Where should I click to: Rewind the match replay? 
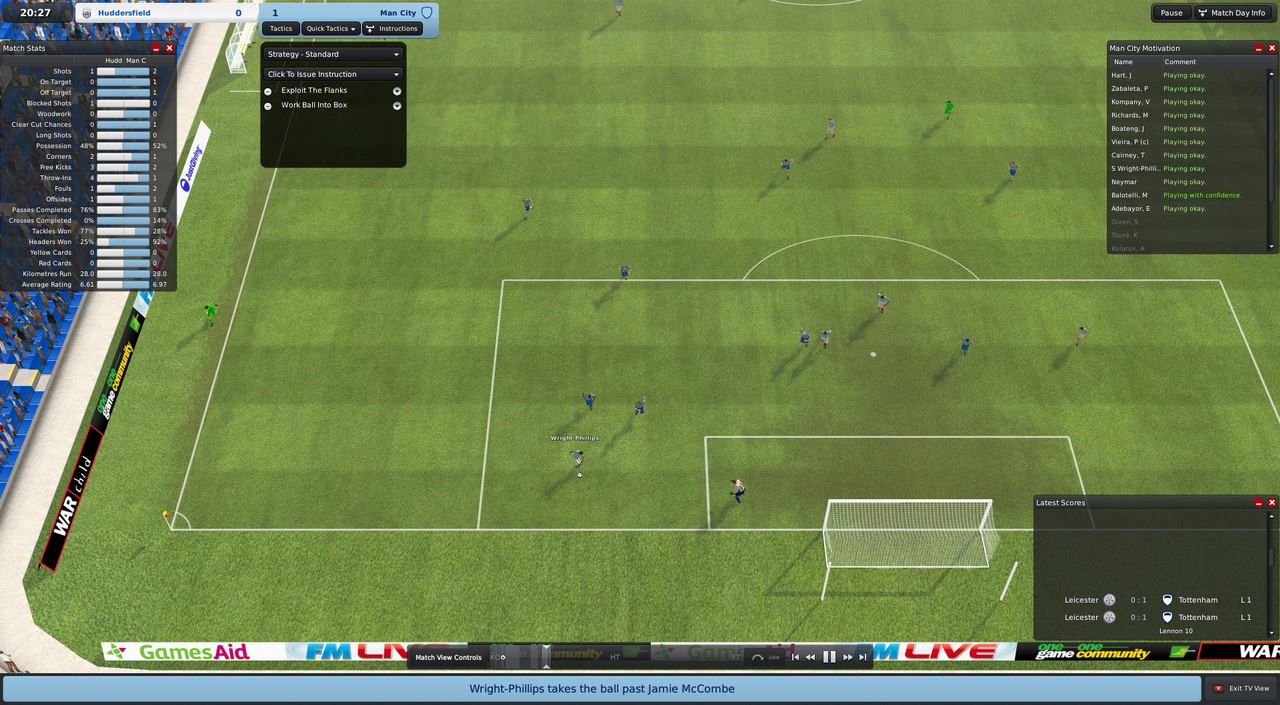point(811,657)
